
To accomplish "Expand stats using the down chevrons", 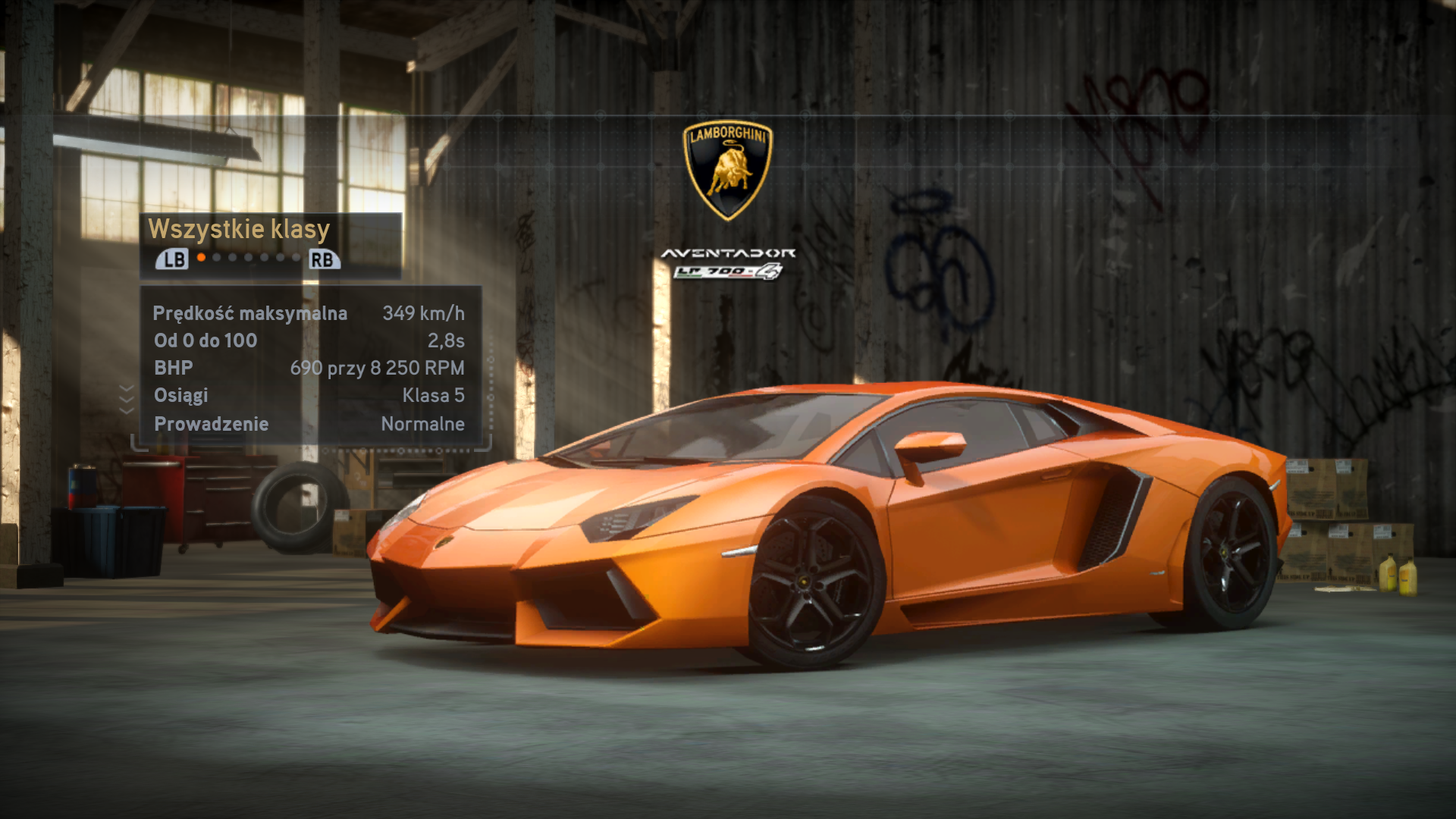I will [127, 399].
